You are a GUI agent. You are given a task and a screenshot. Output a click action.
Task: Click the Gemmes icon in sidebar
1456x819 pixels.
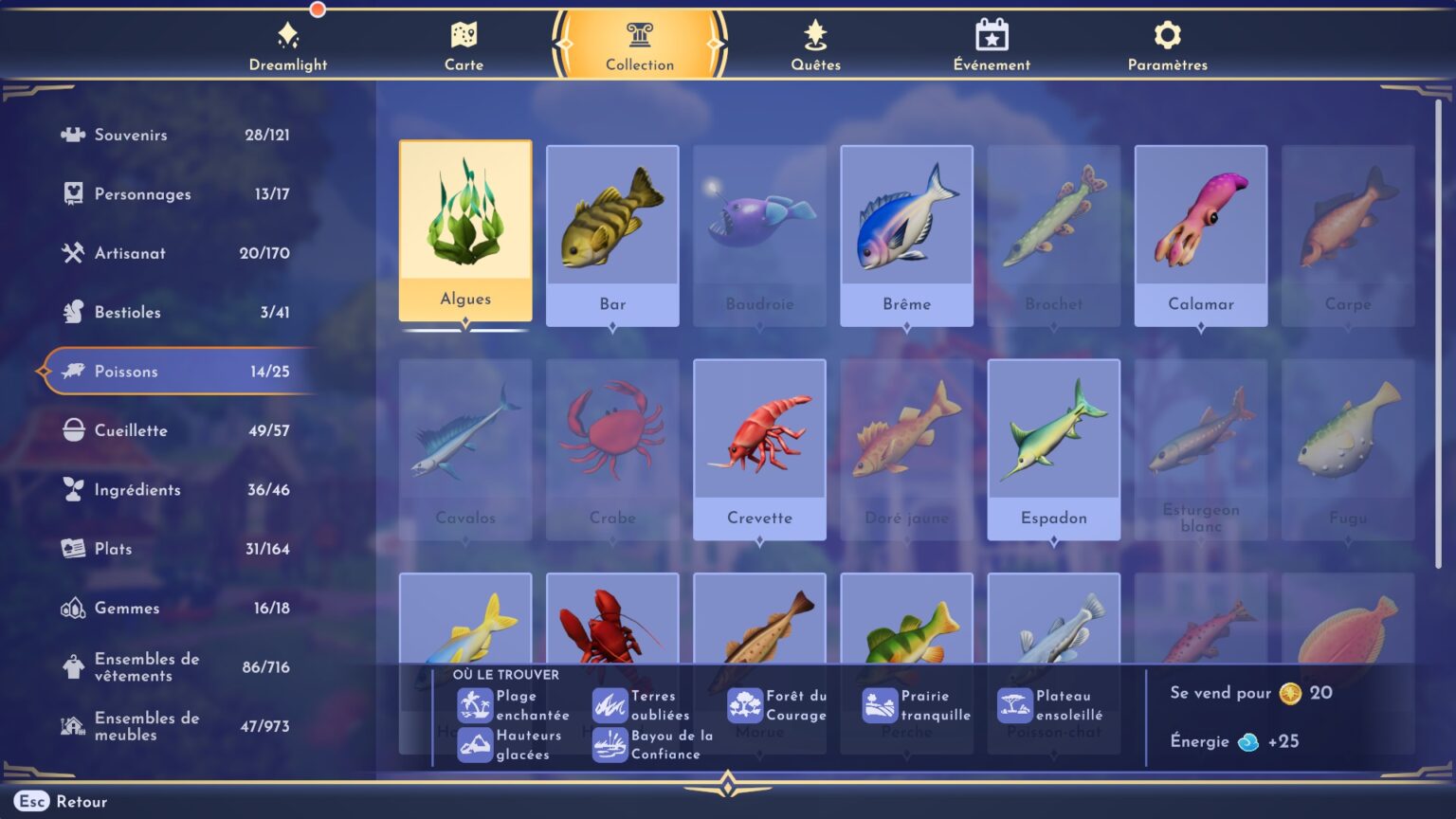[x=72, y=608]
